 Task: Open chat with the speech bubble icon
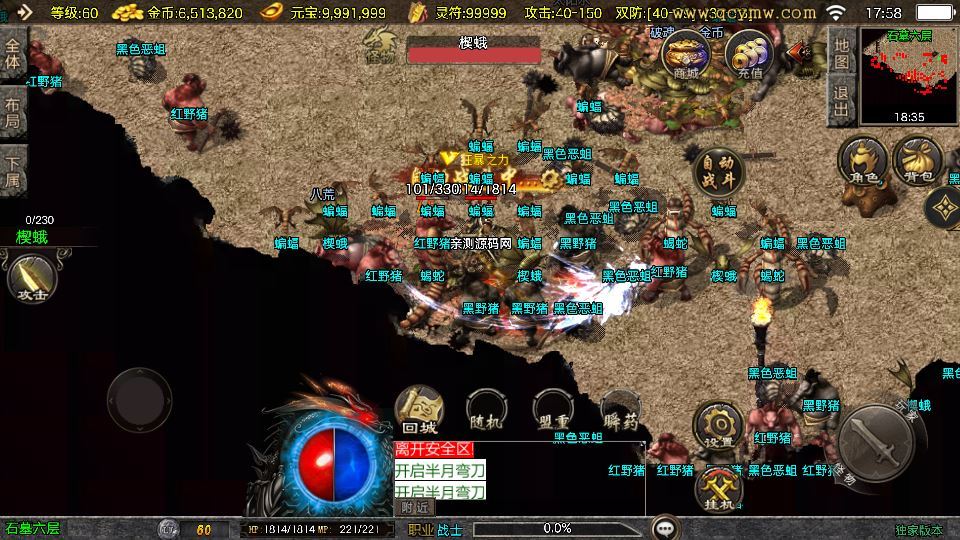click(665, 528)
